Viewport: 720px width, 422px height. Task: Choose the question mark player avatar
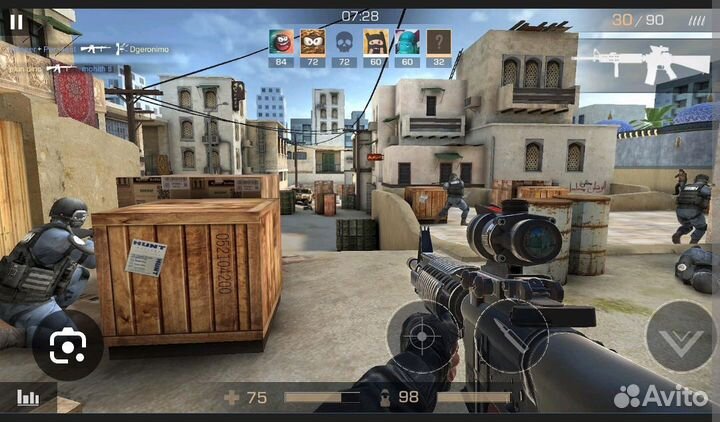pyautogui.click(x=439, y=42)
